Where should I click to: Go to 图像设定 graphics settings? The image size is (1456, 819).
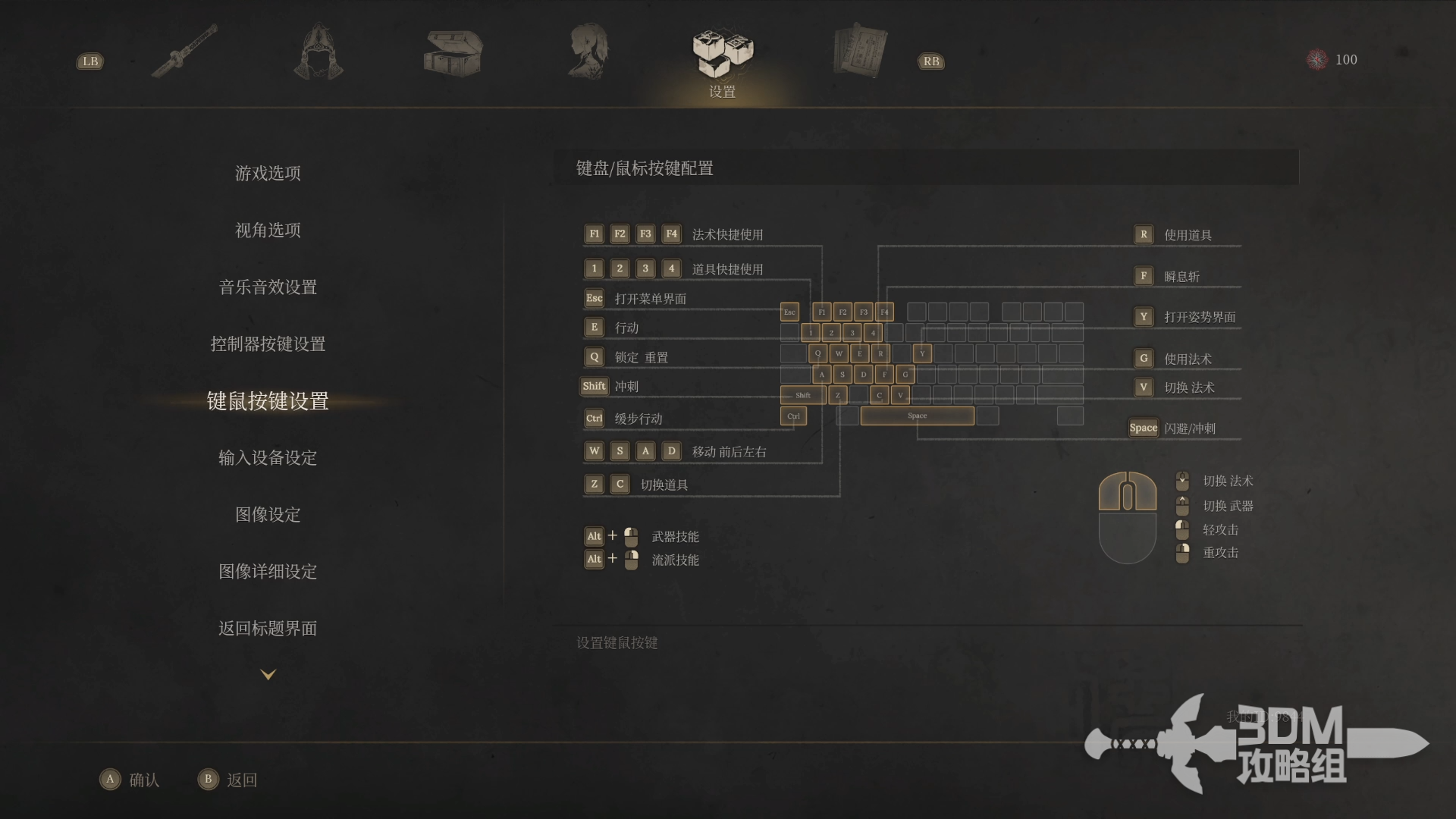[268, 514]
